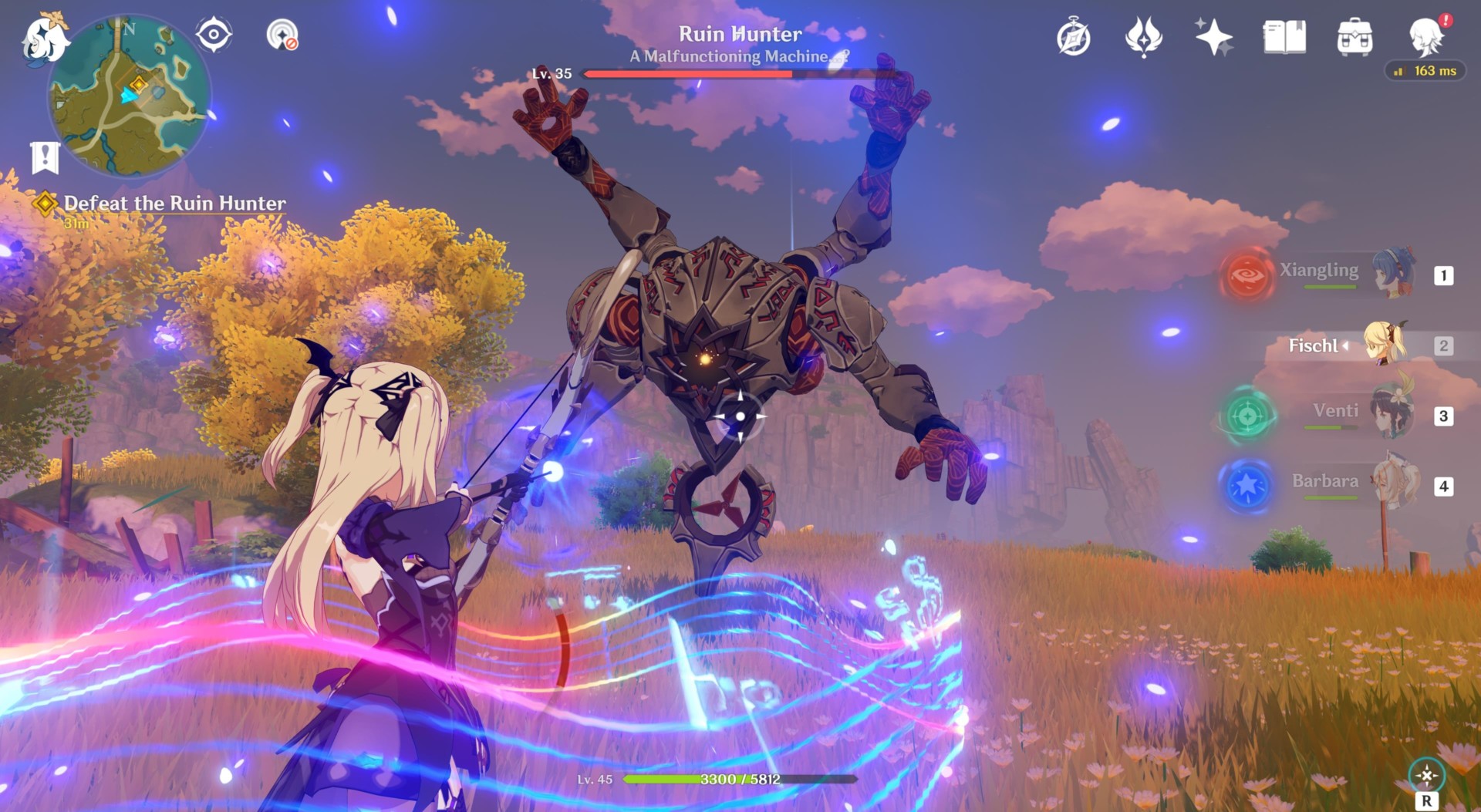Activate Venti's green elemental burst icon
1481x812 pixels.
tap(1247, 416)
